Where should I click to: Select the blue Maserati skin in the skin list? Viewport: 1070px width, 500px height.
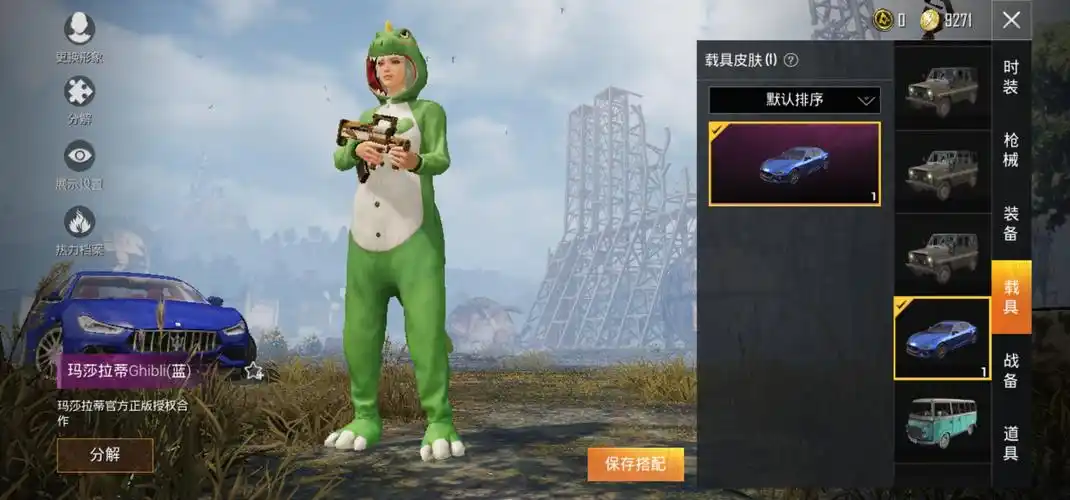[794, 164]
